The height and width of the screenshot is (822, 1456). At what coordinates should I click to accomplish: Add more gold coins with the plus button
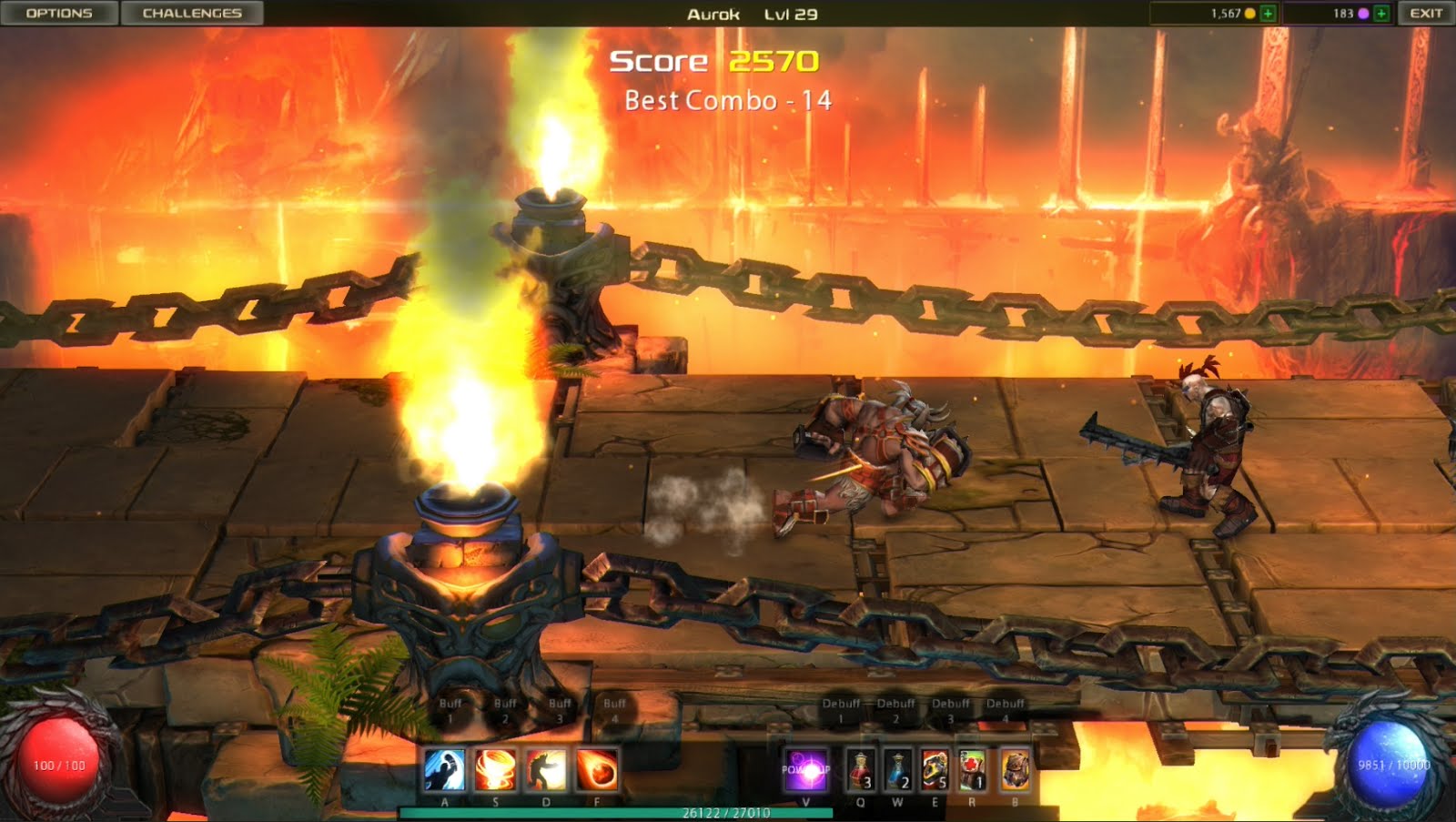coord(1268,13)
